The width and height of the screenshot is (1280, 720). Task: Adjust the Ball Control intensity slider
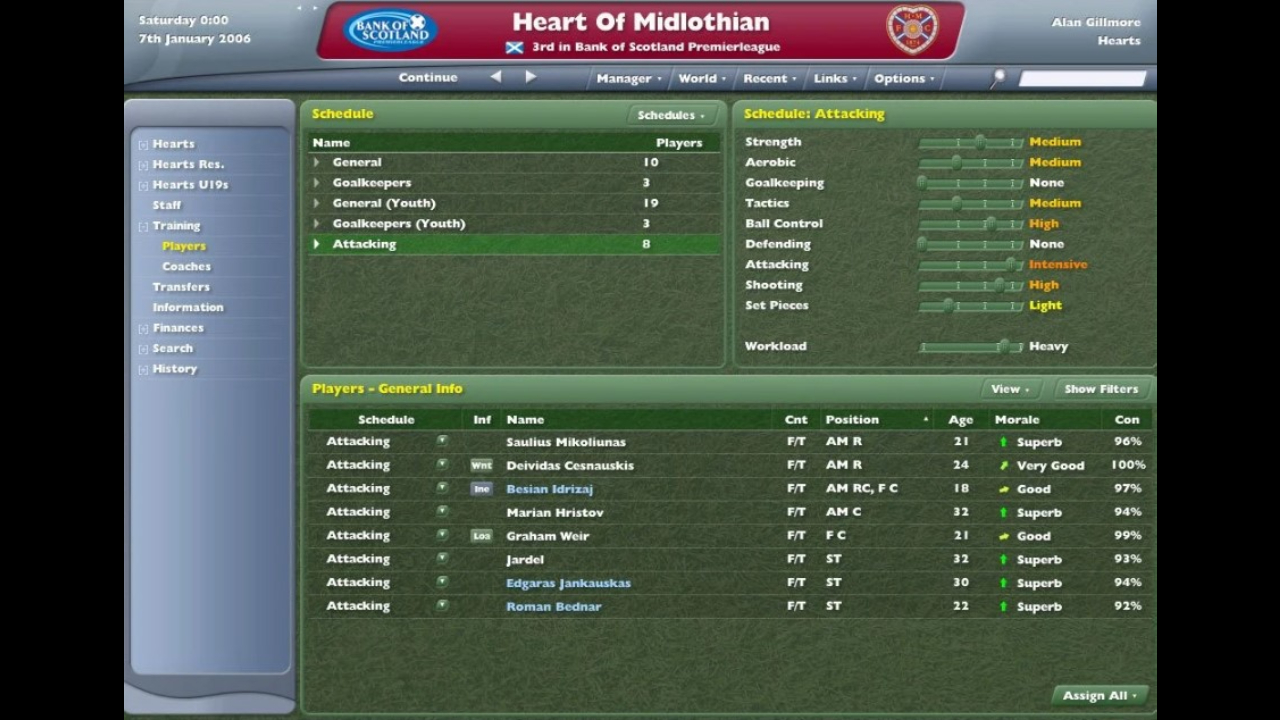[990, 224]
